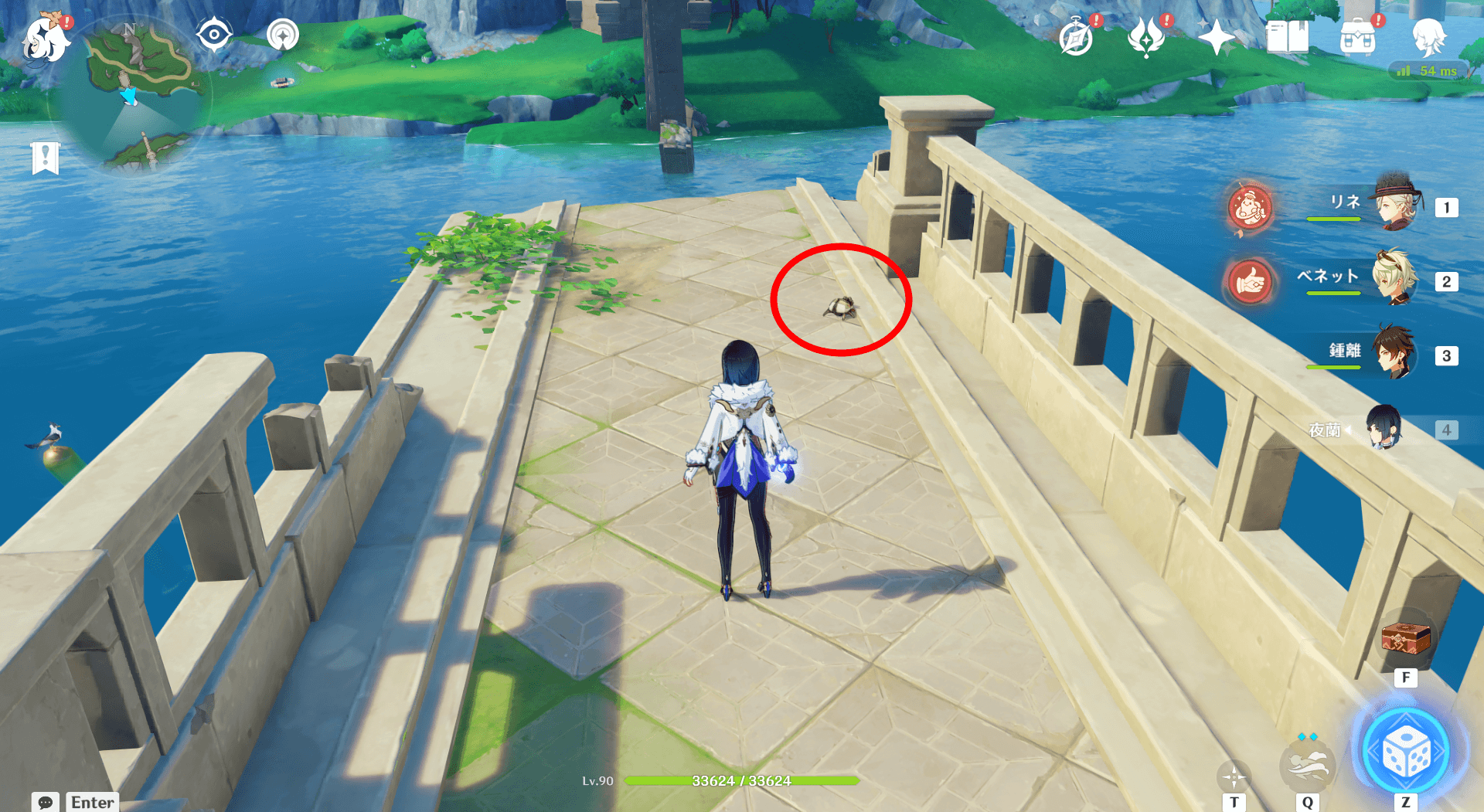The height and width of the screenshot is (812, 1484).
Task: Open the Wish menu star icon
Action: (1218, 36)
